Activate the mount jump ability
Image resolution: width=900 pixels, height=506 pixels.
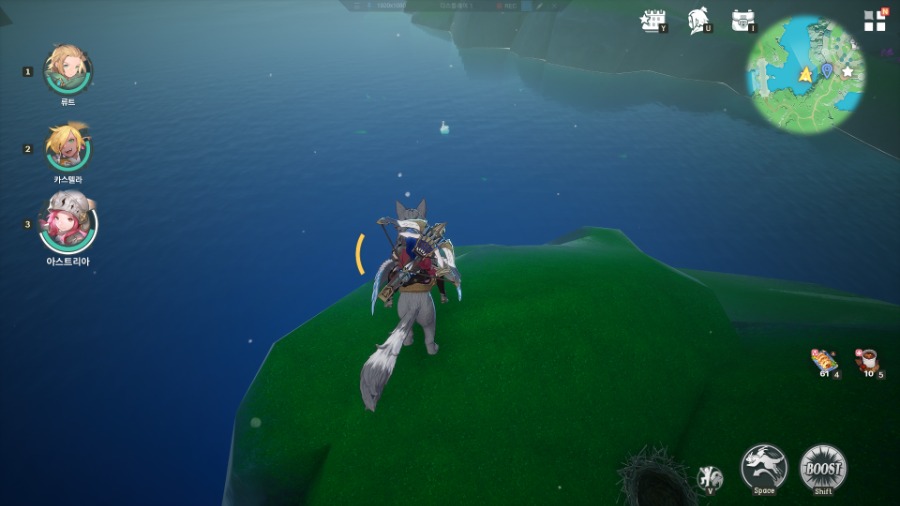[x=763, y=467]
